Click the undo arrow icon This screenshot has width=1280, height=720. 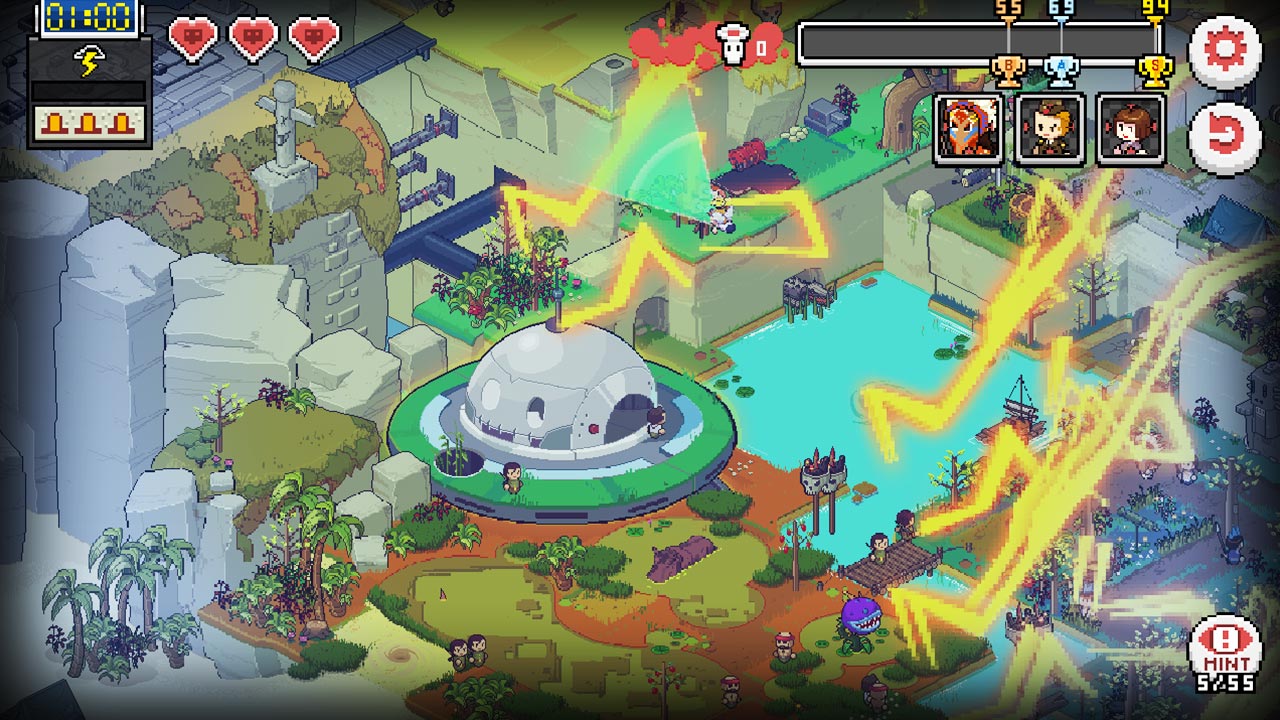coord(1227,131)
